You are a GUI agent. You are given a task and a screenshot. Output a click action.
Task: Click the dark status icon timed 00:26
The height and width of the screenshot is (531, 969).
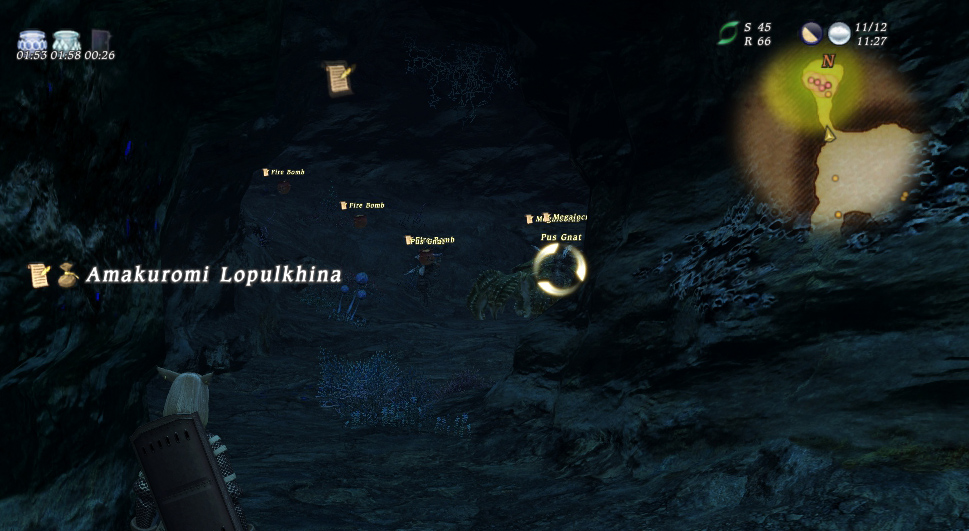click(x=100, y=41)
